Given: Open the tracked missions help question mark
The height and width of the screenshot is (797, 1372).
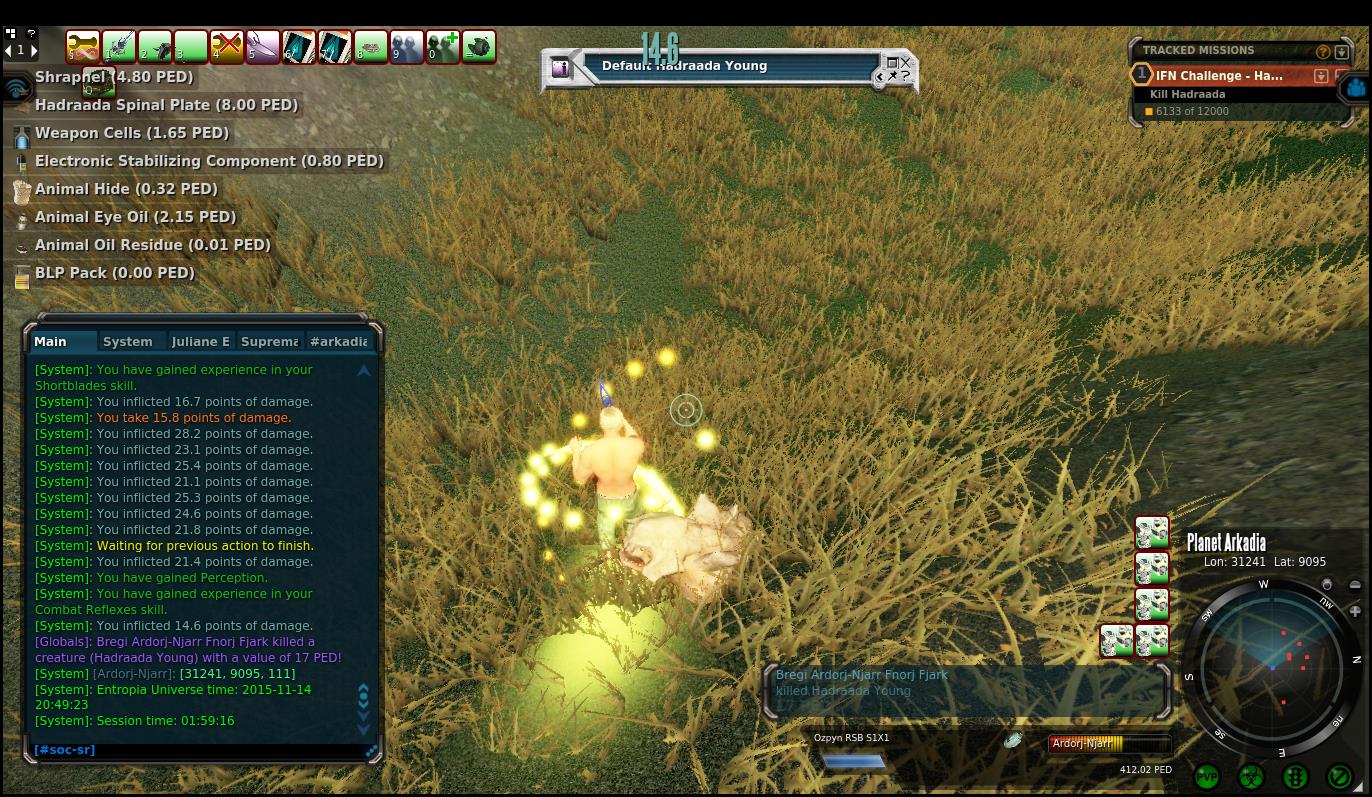Looking at the screenshot, I should [x=1324, y=51].
